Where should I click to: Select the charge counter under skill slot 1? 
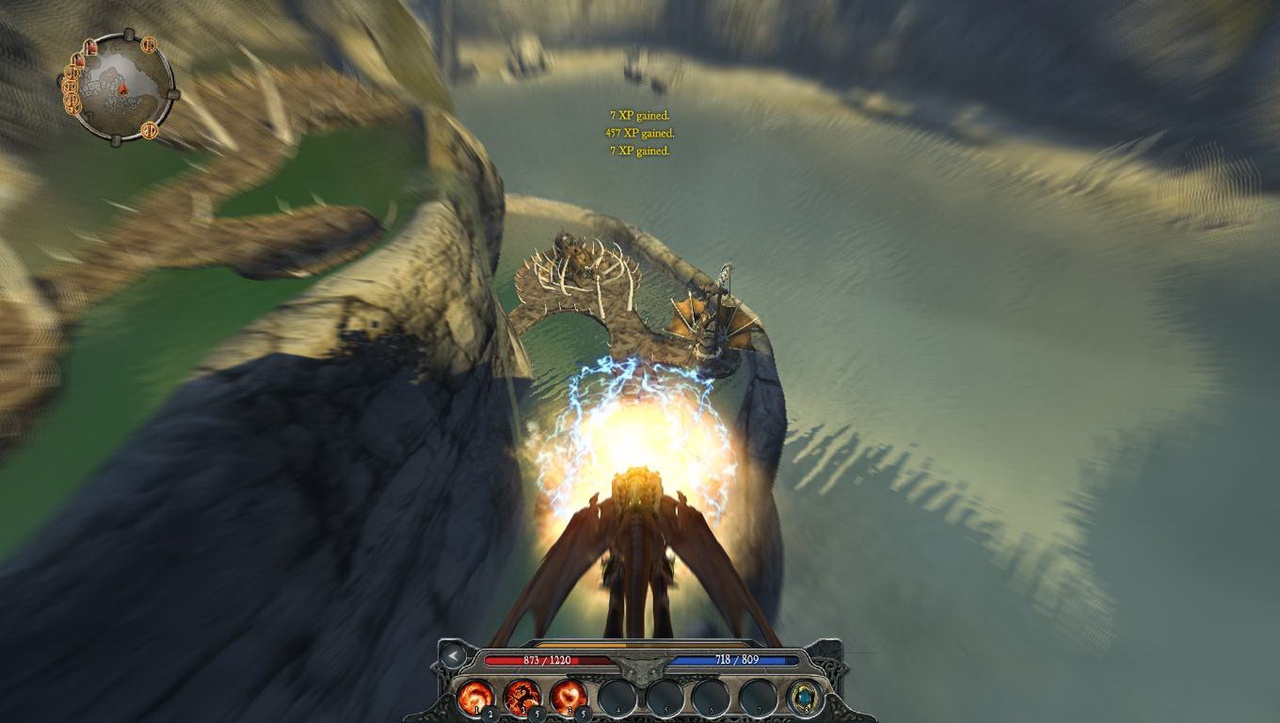[490, 713]
